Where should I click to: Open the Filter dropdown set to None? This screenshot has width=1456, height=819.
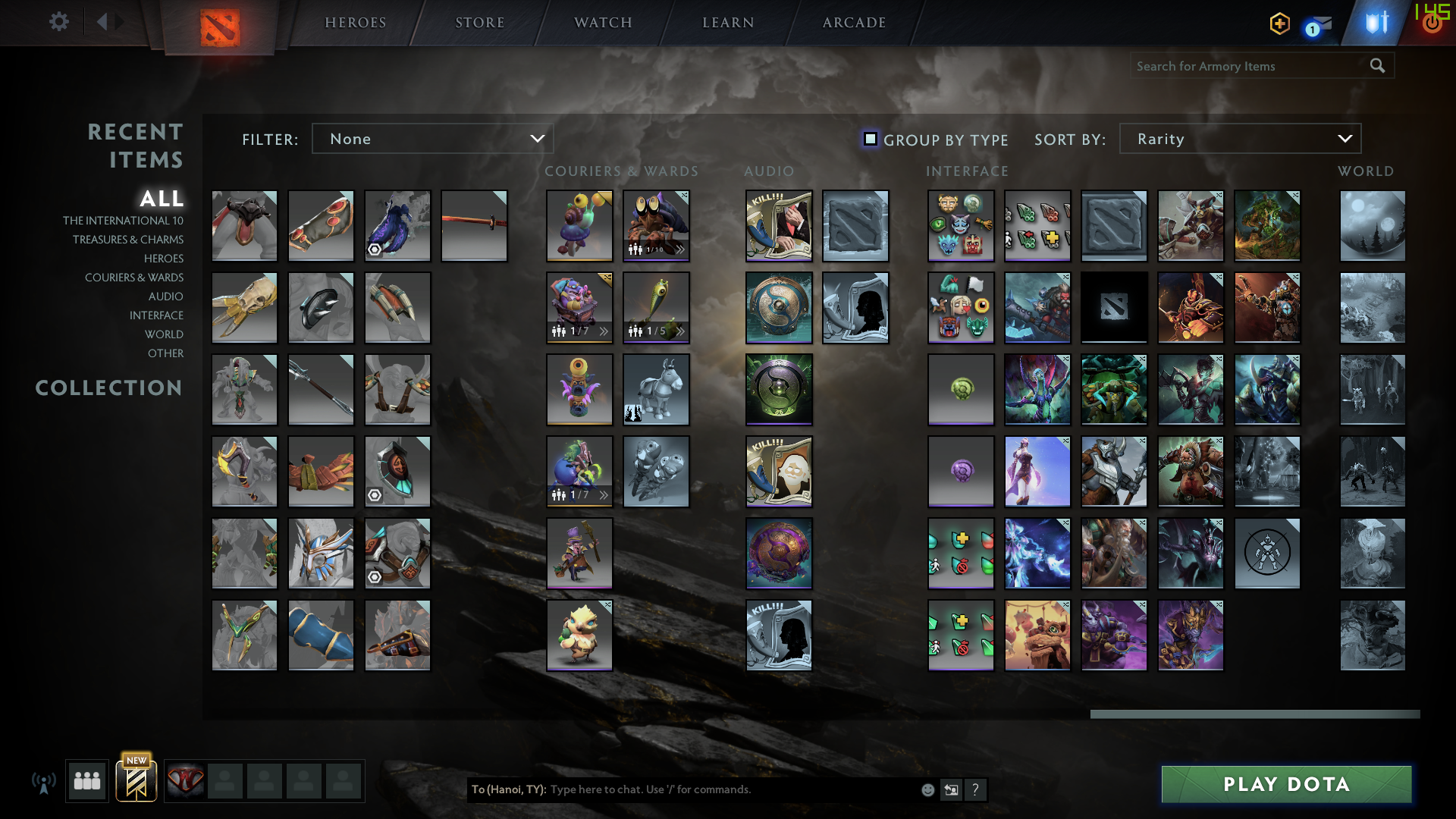point(432,139)
